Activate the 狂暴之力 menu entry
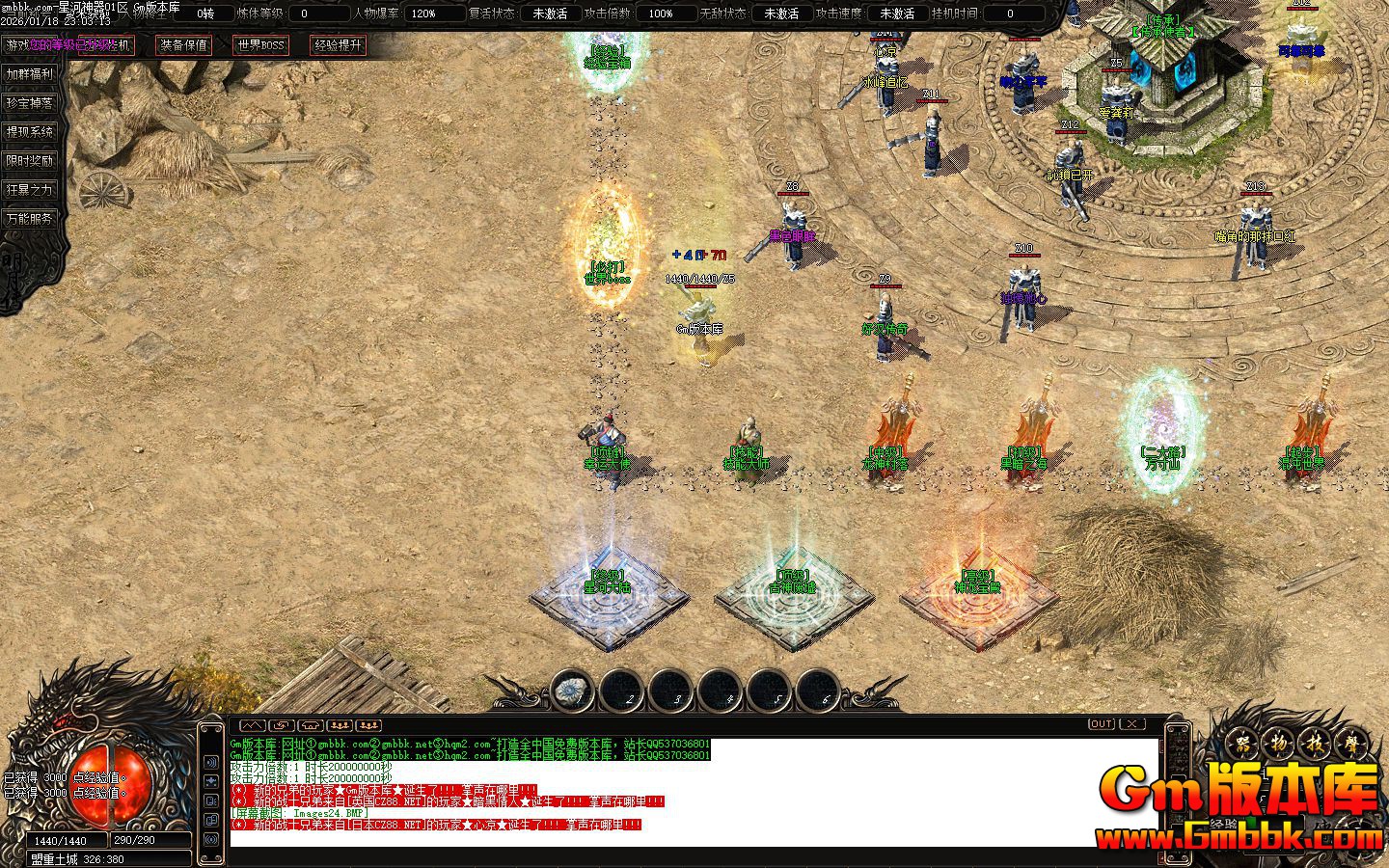1389x868 pixels. 30,190
